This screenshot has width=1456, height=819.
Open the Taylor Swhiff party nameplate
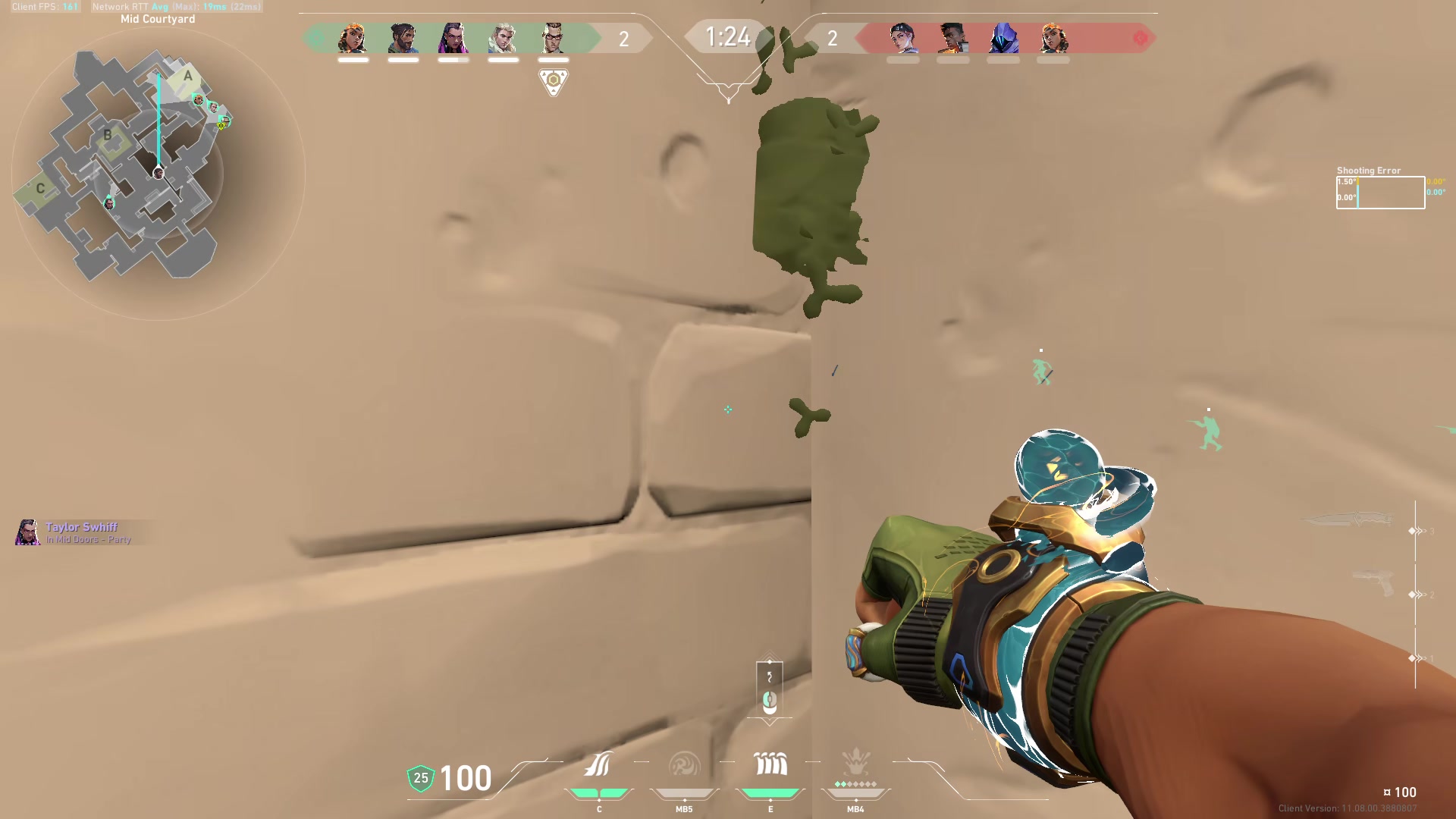(x=76, y=531)
